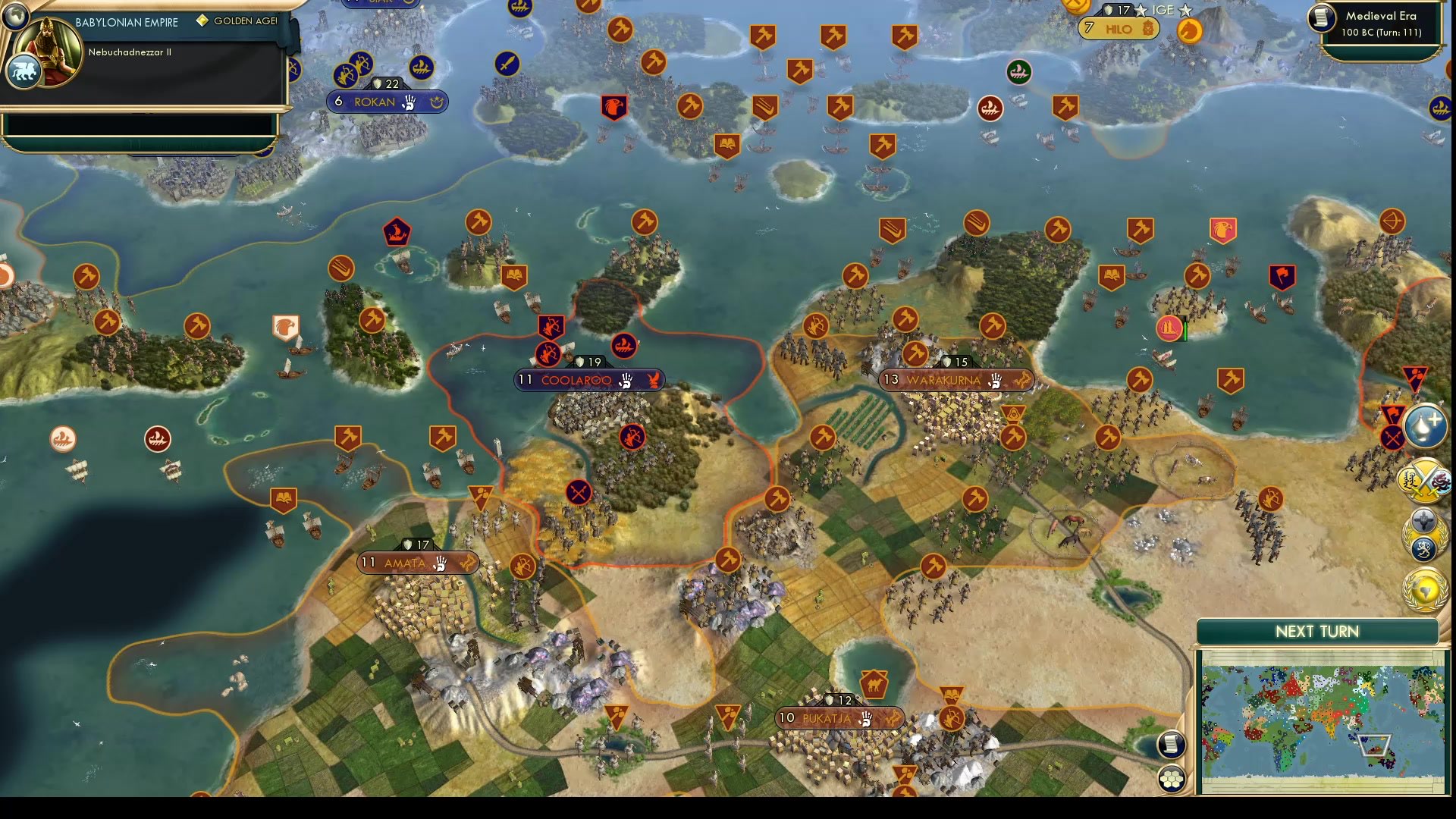Image resolution: width=1456 pixels, height=819 pixels.
Task: Click the horse resource icon near HILO
Action: point(1188,30)
